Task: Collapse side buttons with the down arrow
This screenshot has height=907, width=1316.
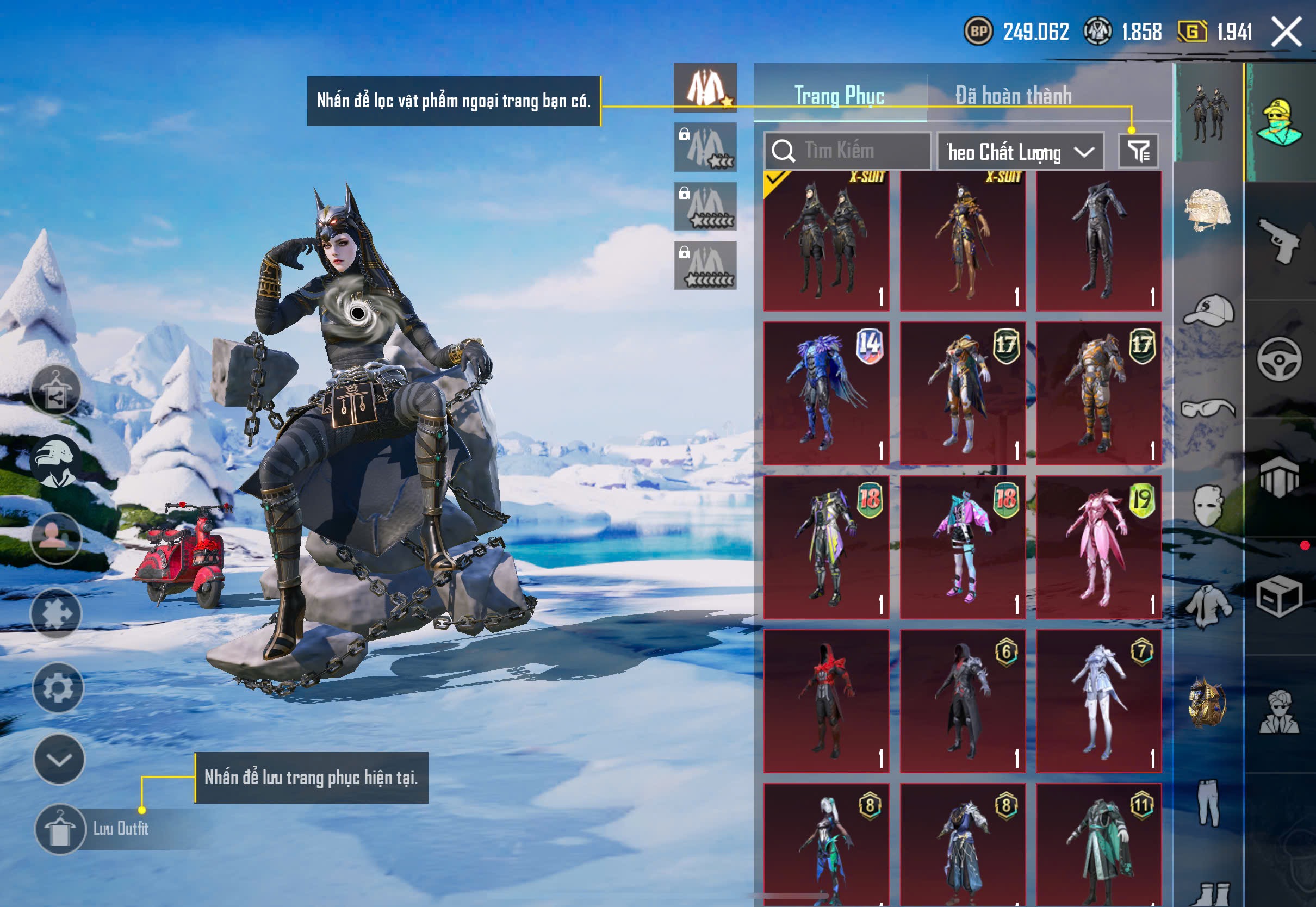Action: click(59, 759)
